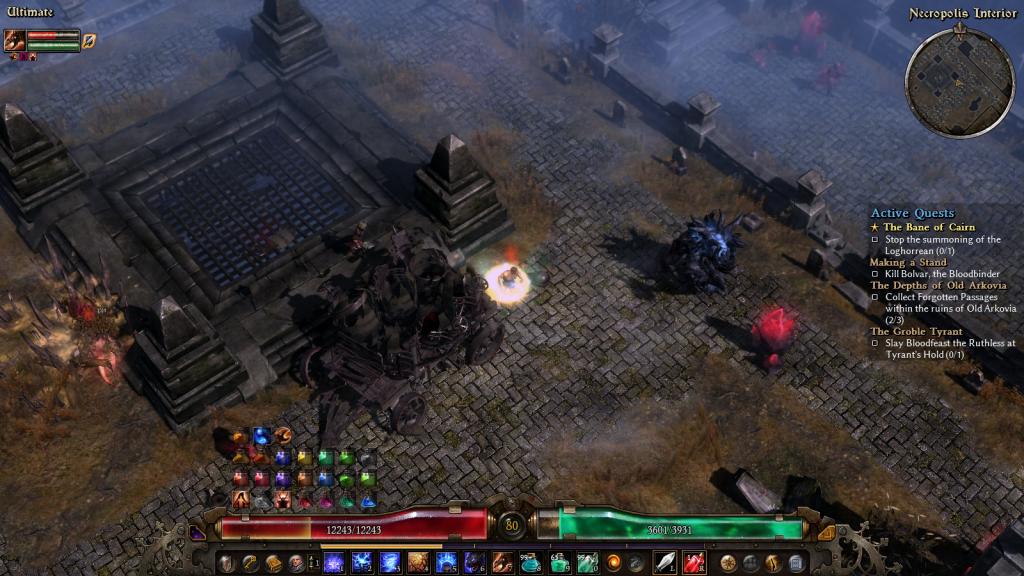Click the level 80 badge
Screen dimensions: 1024x576
tap(512, 525)
